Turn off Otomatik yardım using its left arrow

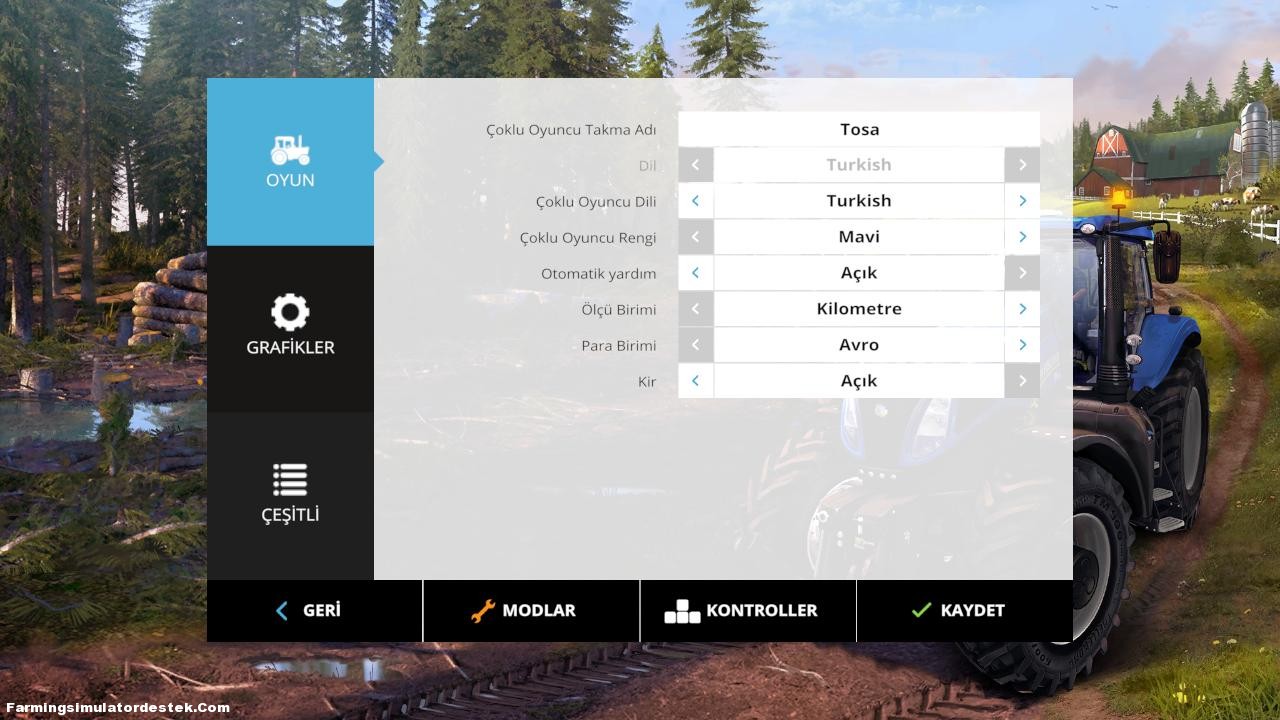pyautogui.click(x=696, y=272)
